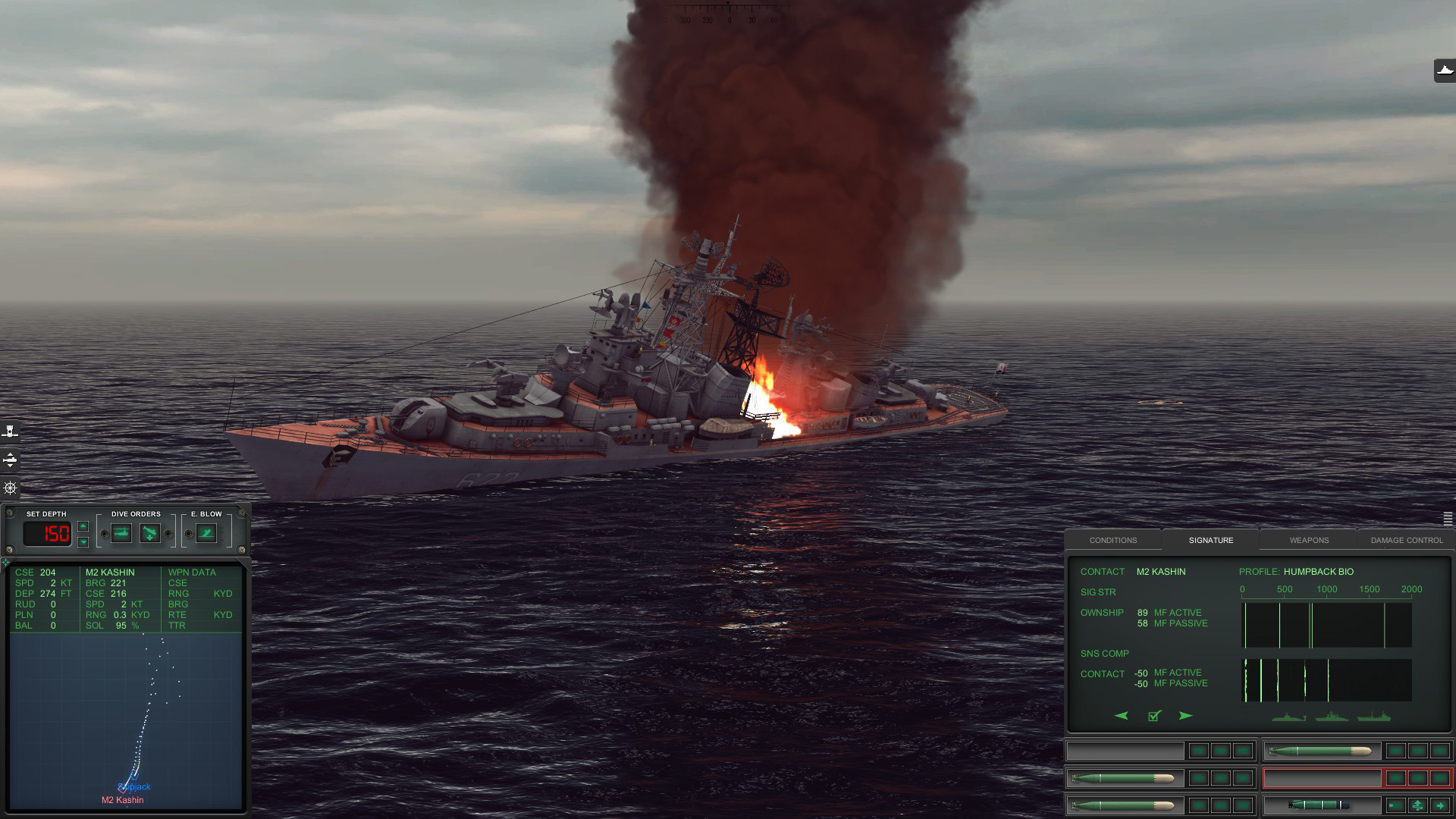The height and width of the screenshot is (819, 1456).
Task: Toggle a green indicator light on the left torpedo tube
Action: click(1198, 780)
